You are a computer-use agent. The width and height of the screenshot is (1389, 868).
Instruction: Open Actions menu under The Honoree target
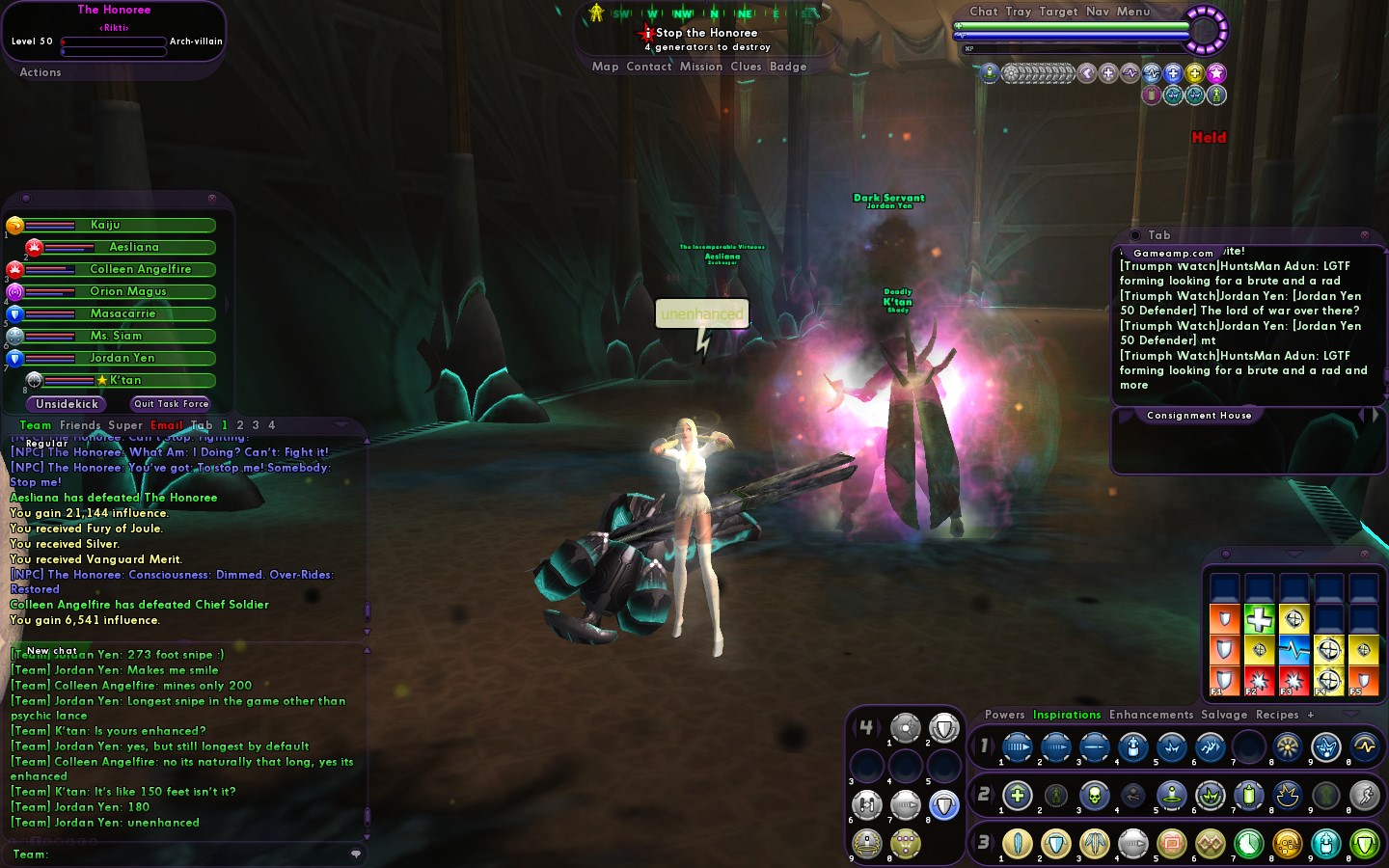[x=41, y=72]
